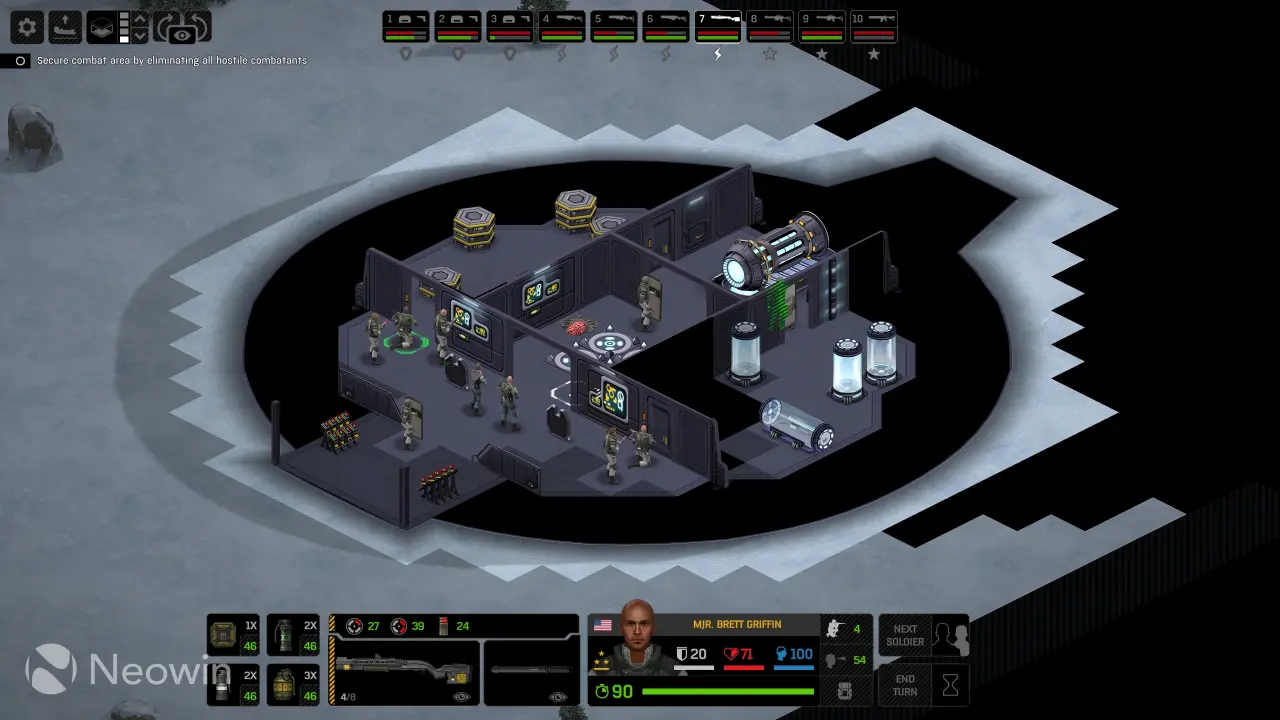Click the green time units bar
Image resolution: width=1280 pixels, height=720 pixels.
(727, 691)
